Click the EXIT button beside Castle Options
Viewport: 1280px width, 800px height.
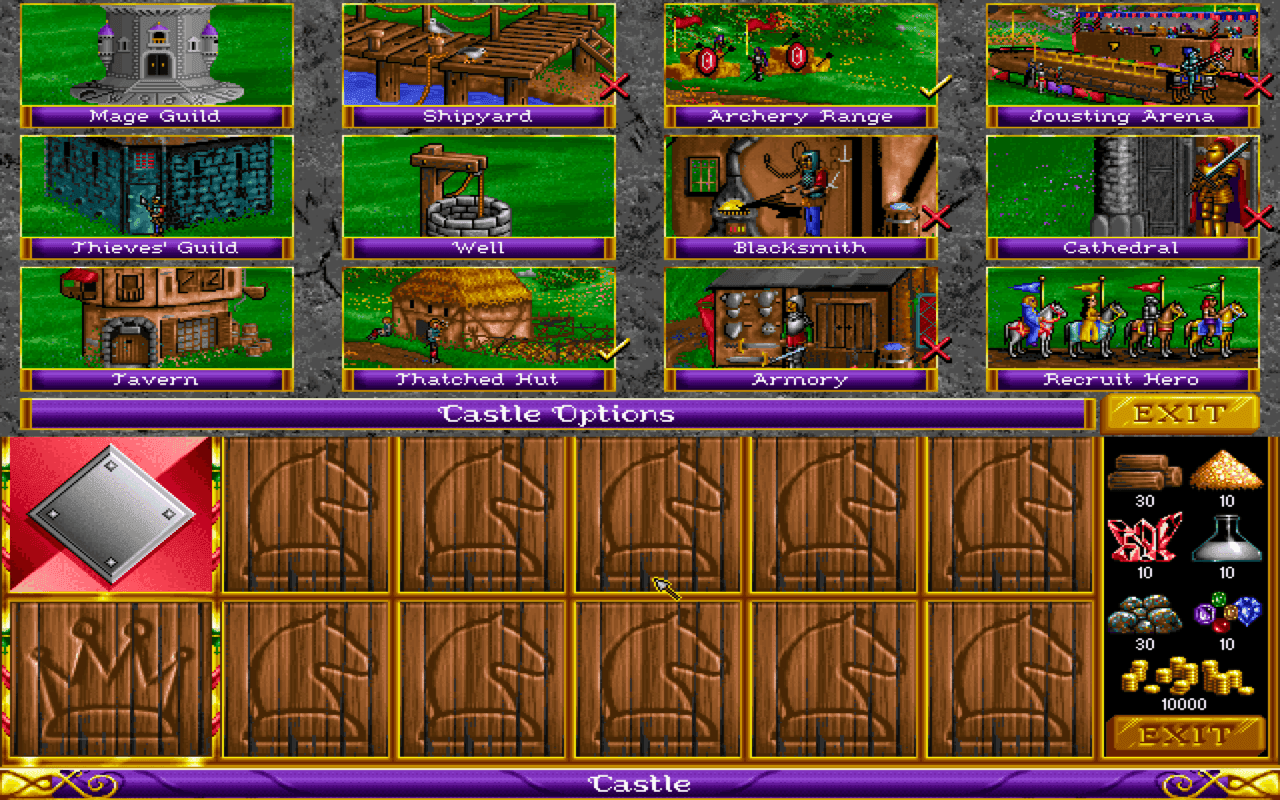(x=1181, y=412)
